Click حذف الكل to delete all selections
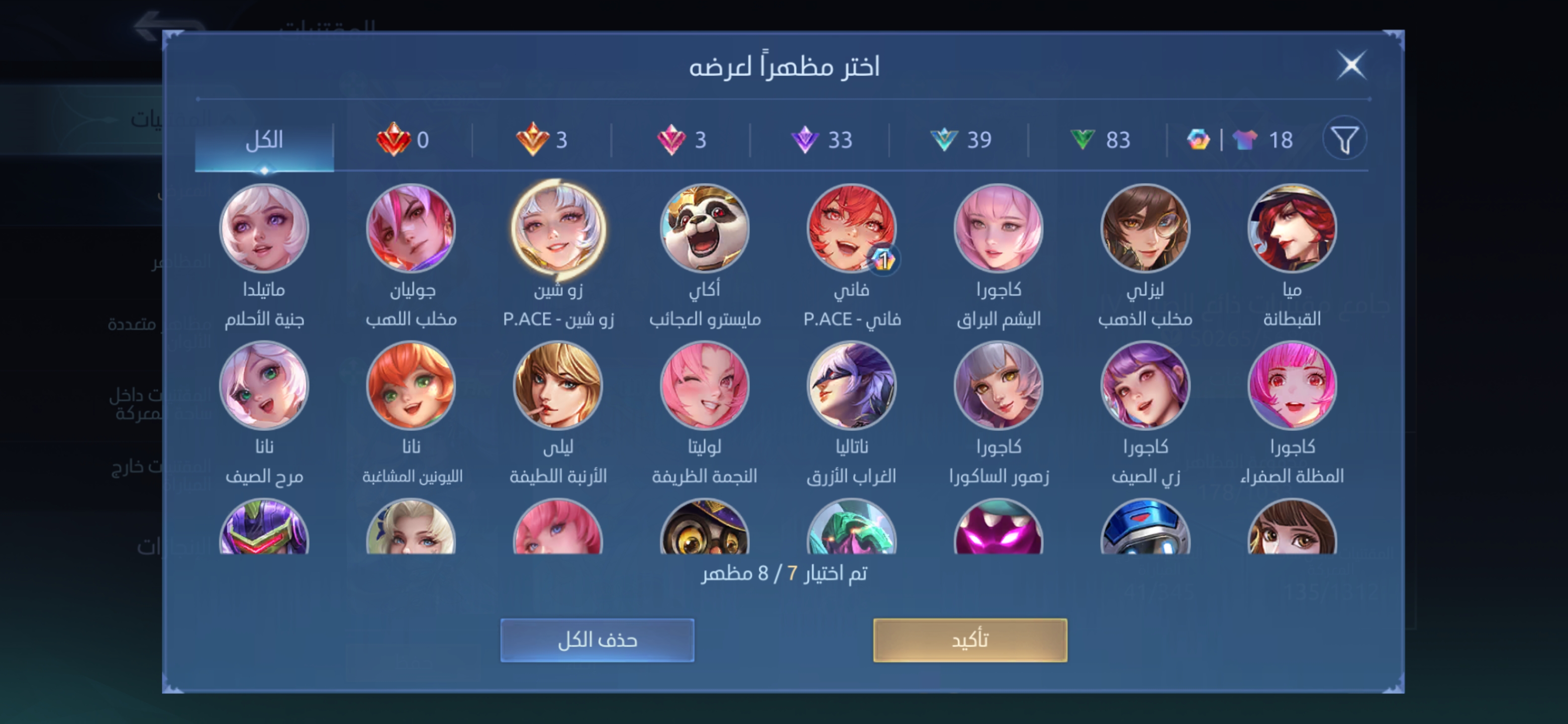Image resolution: width=1568 pixels, height=724 pixels. (597, 640)
